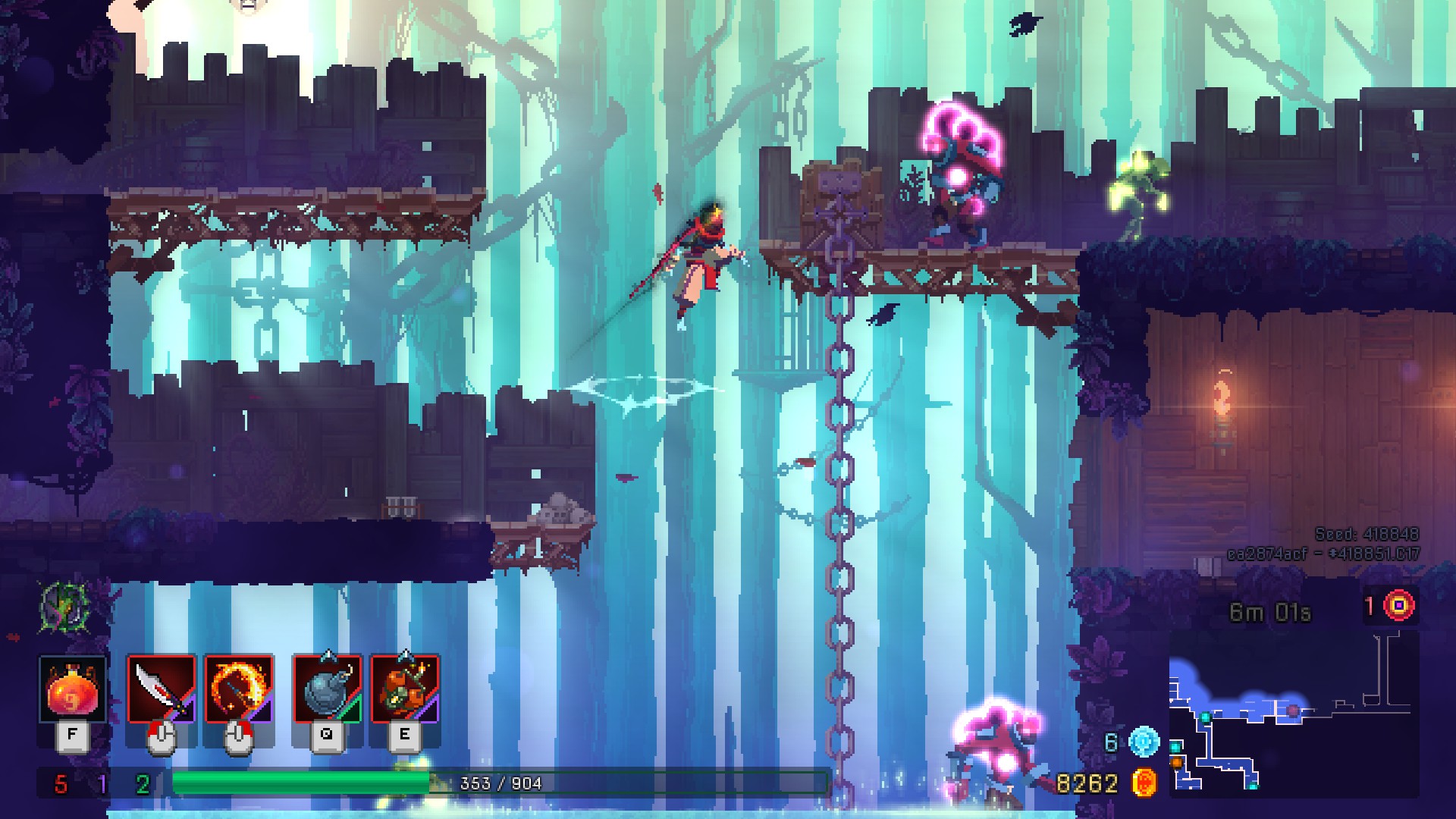1456x819 pixels.
Task: Select the curved blade weapon slot
Action: coord(162,689)
